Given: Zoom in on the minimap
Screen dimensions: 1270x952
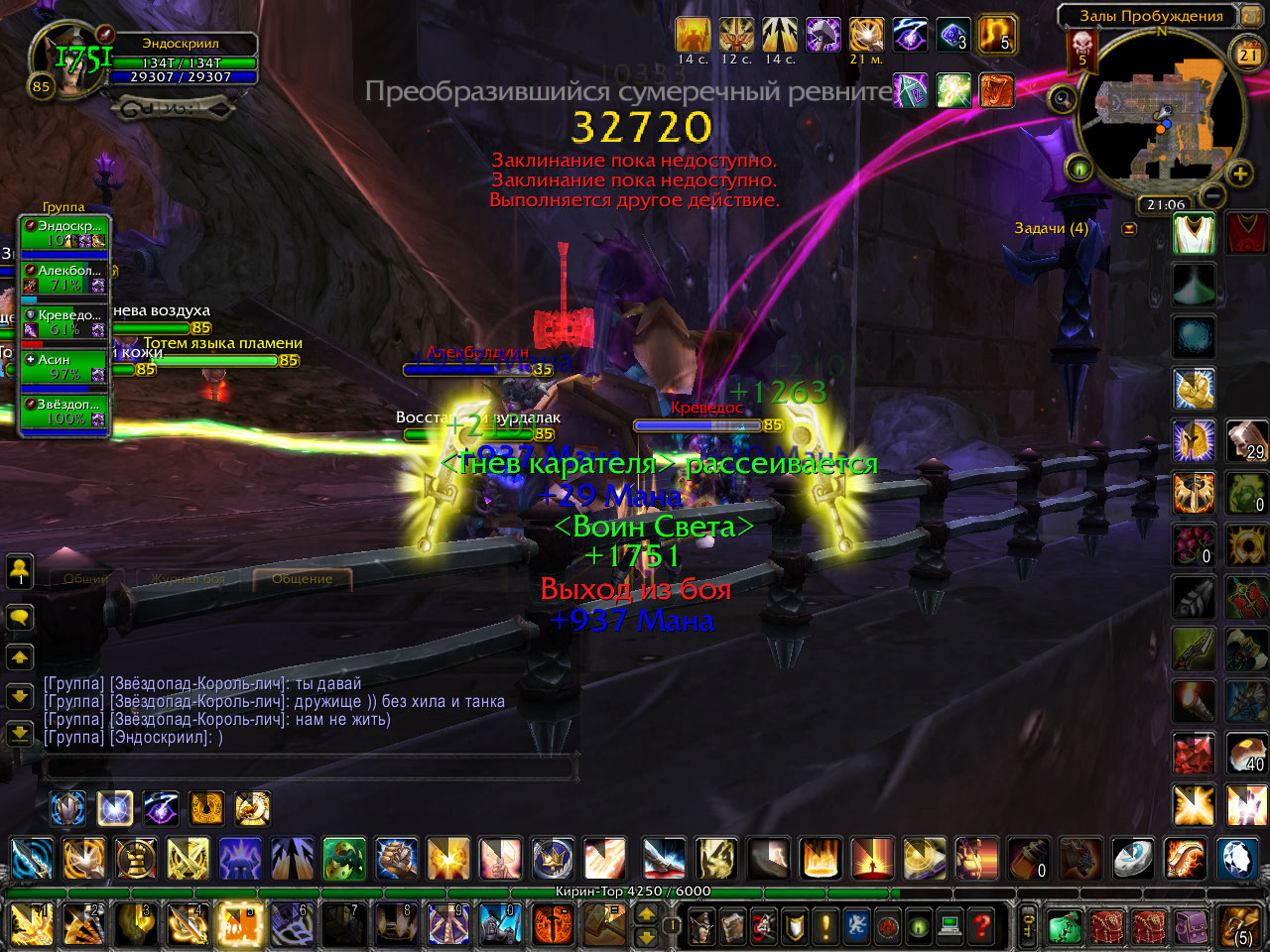Looking at the screenshot, I should pyautogui.click(x=1240, y=175).
